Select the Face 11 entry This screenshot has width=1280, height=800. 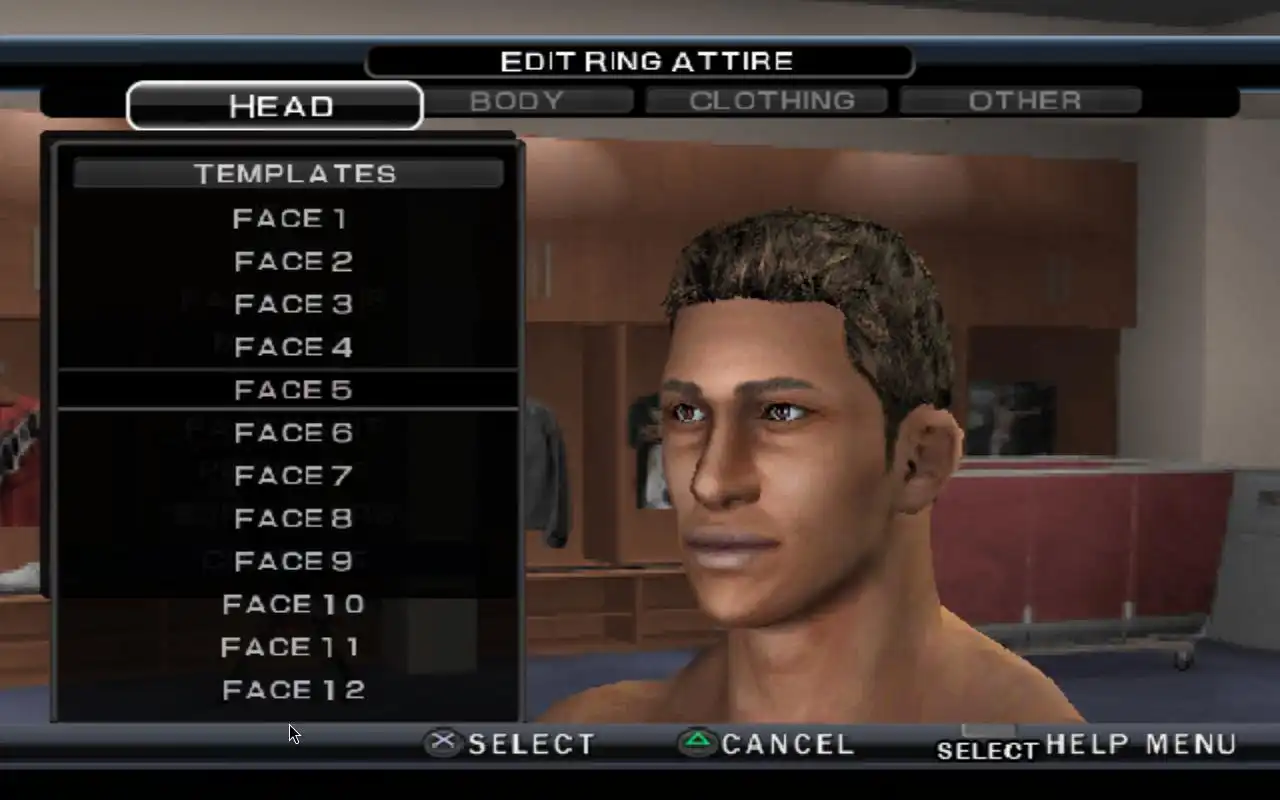pyautogui.click(x=290, y=648)
